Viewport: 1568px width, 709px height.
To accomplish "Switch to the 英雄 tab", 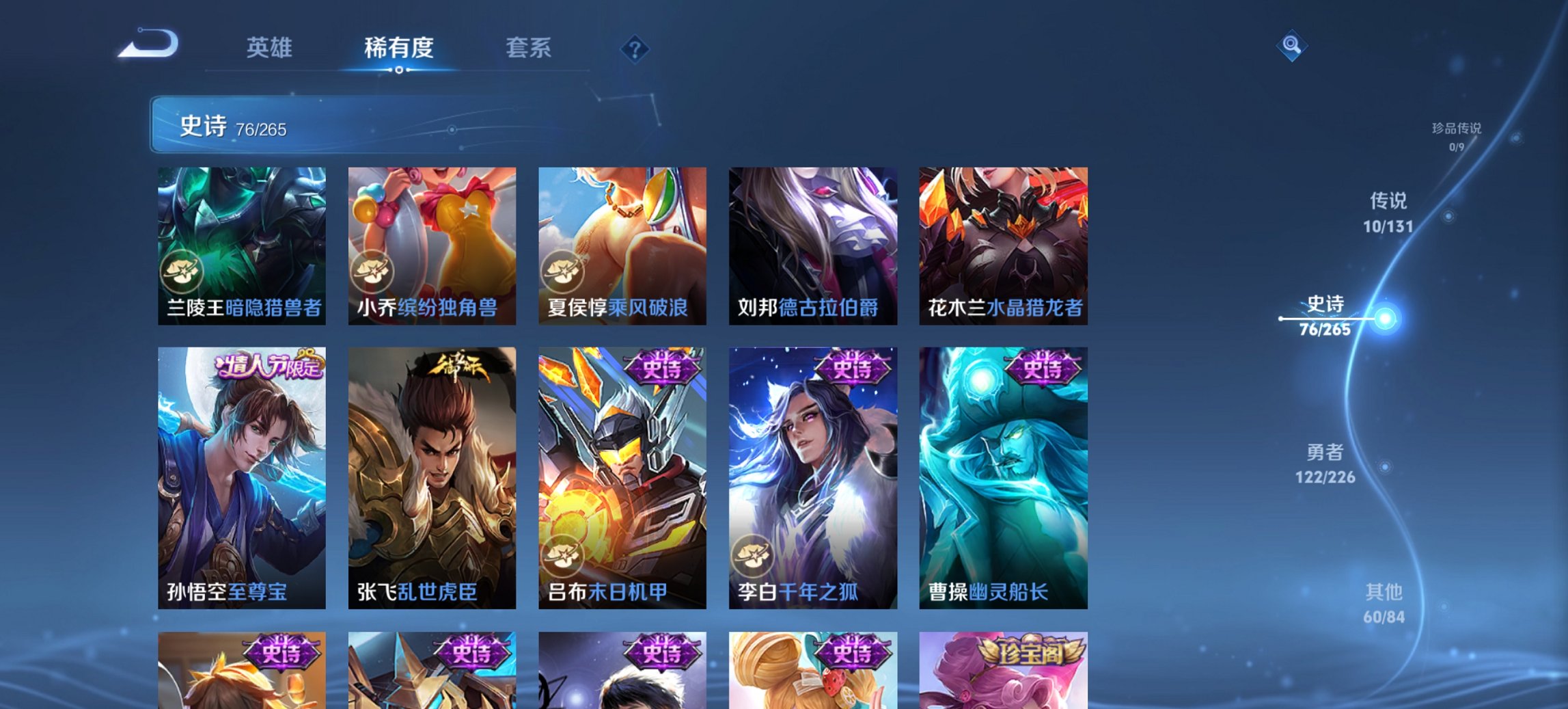I will pyautogui.click(x=271, y=48).
